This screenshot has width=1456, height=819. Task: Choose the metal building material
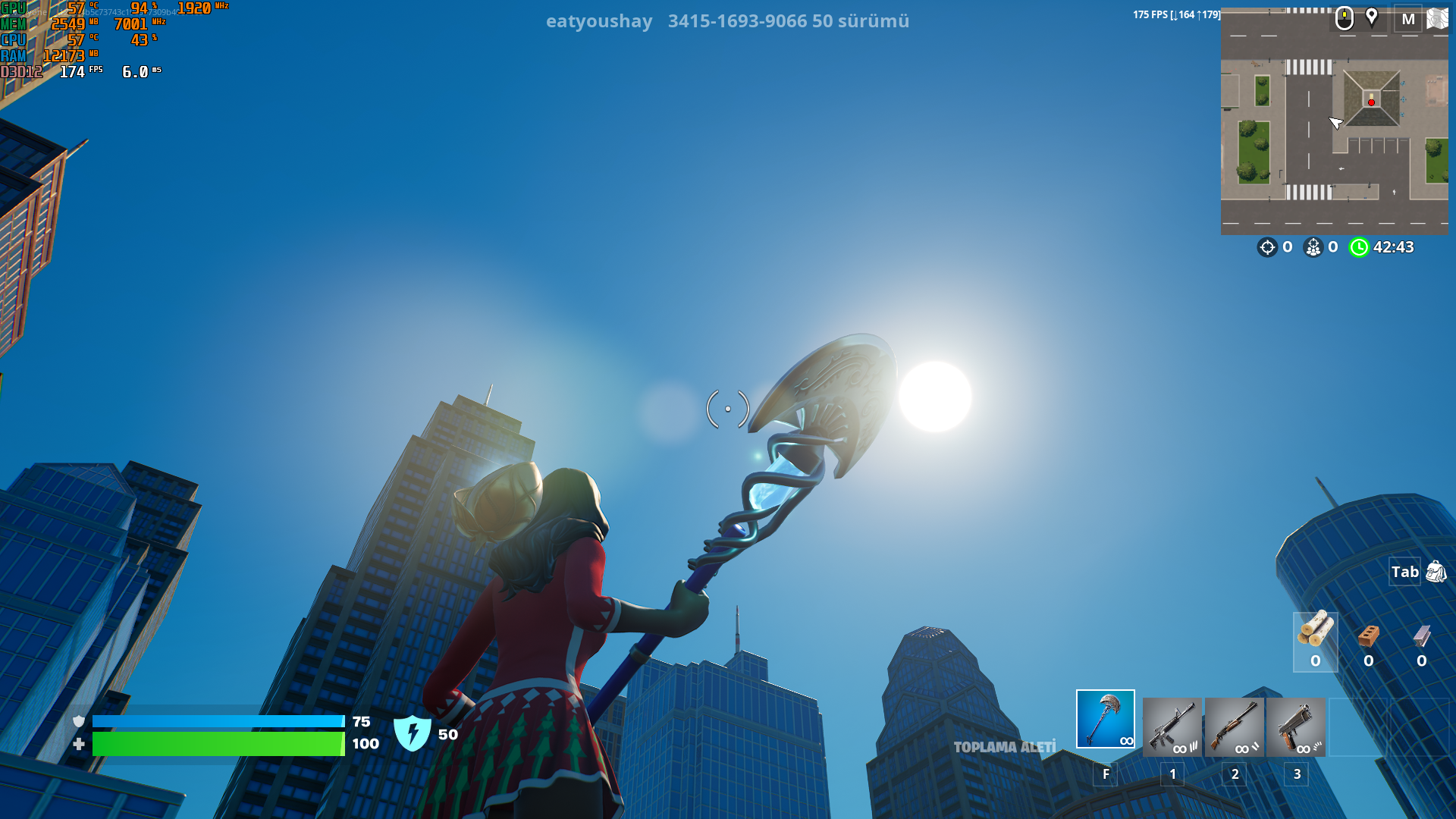click(1421, 642)
